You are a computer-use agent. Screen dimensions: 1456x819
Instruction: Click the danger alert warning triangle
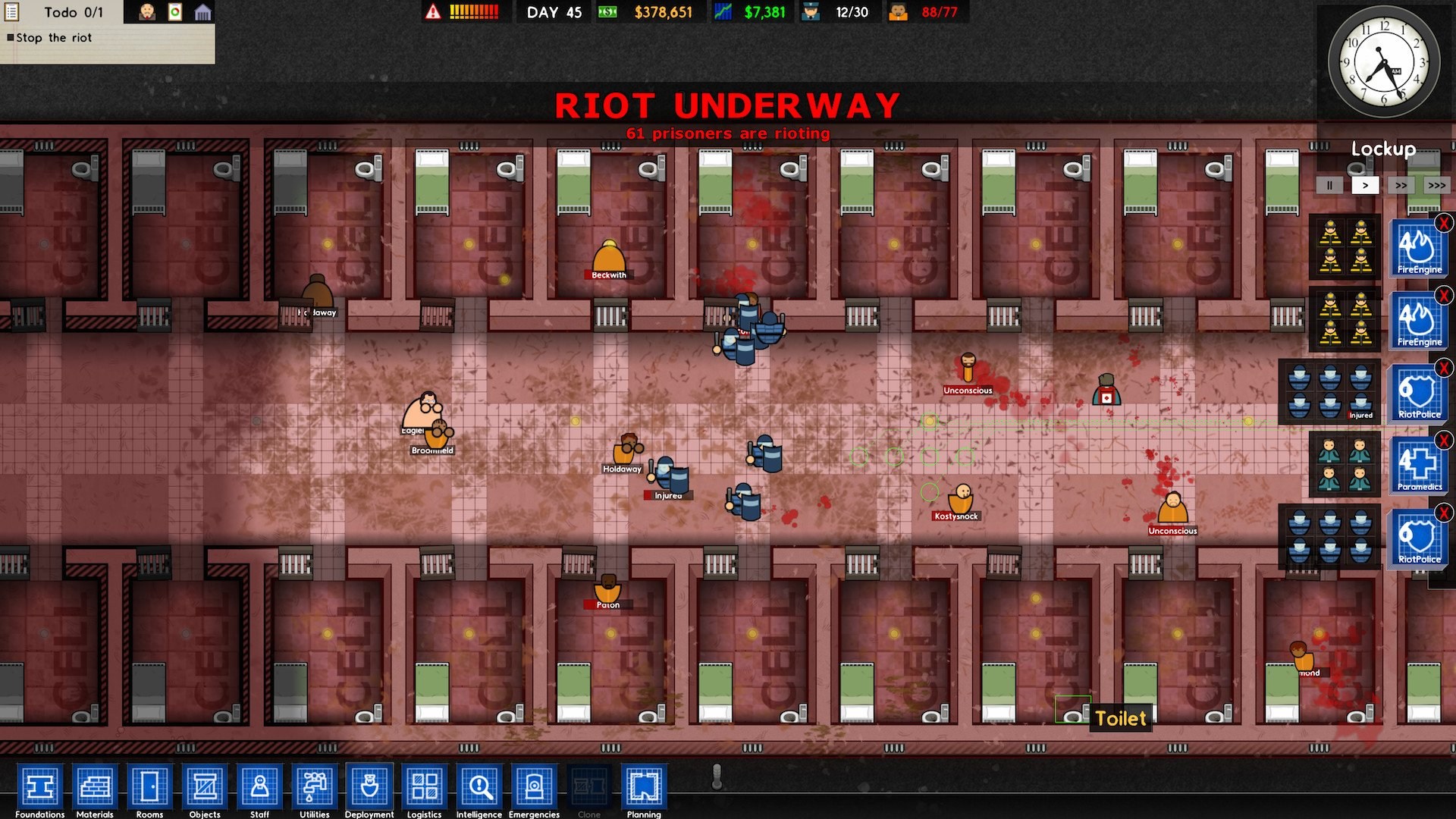(x=433, y=11)
